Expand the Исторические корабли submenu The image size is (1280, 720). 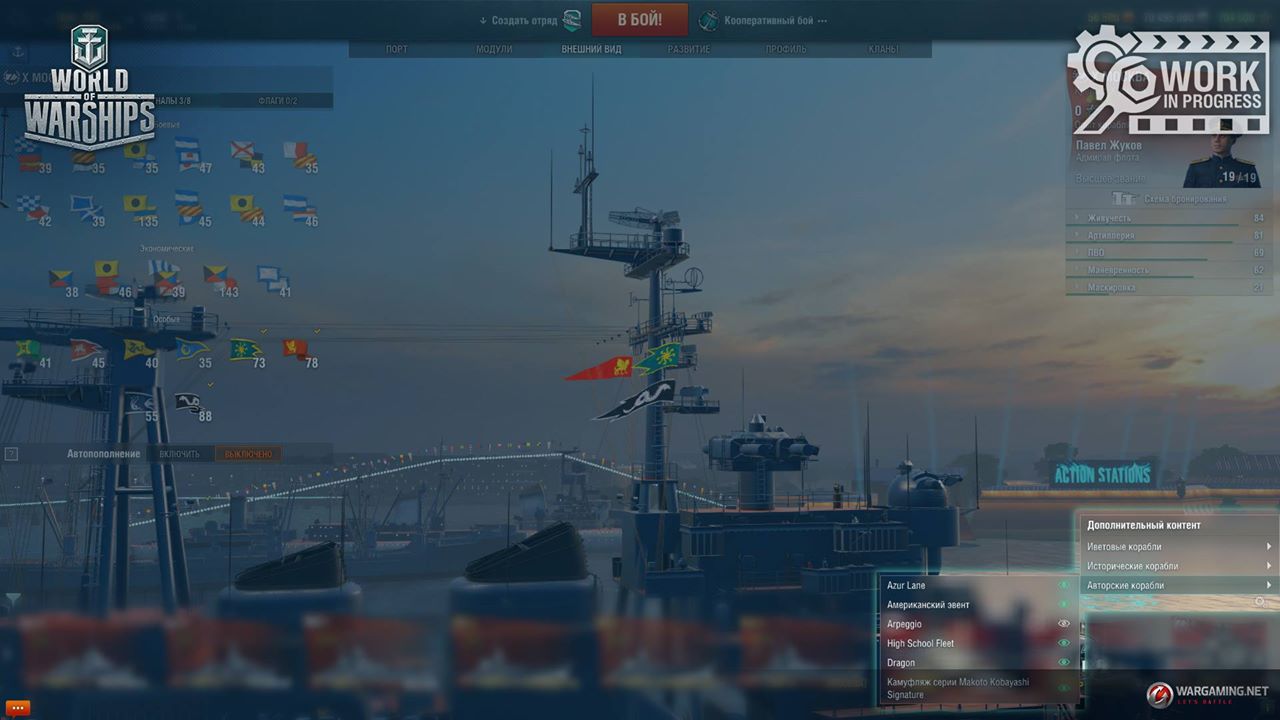click(1178, 566)
